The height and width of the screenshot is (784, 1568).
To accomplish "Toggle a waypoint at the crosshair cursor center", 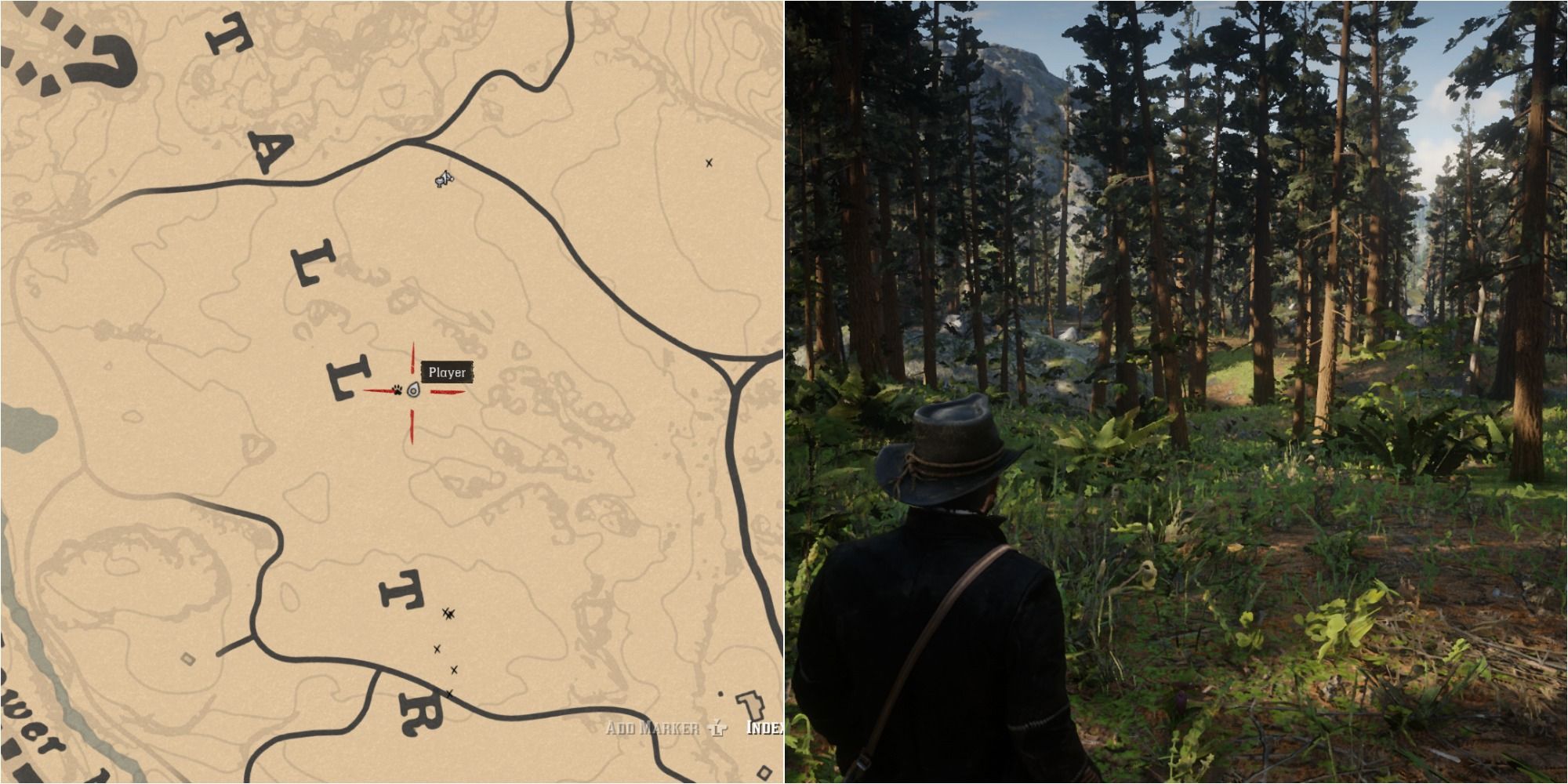I will [413, 390].
